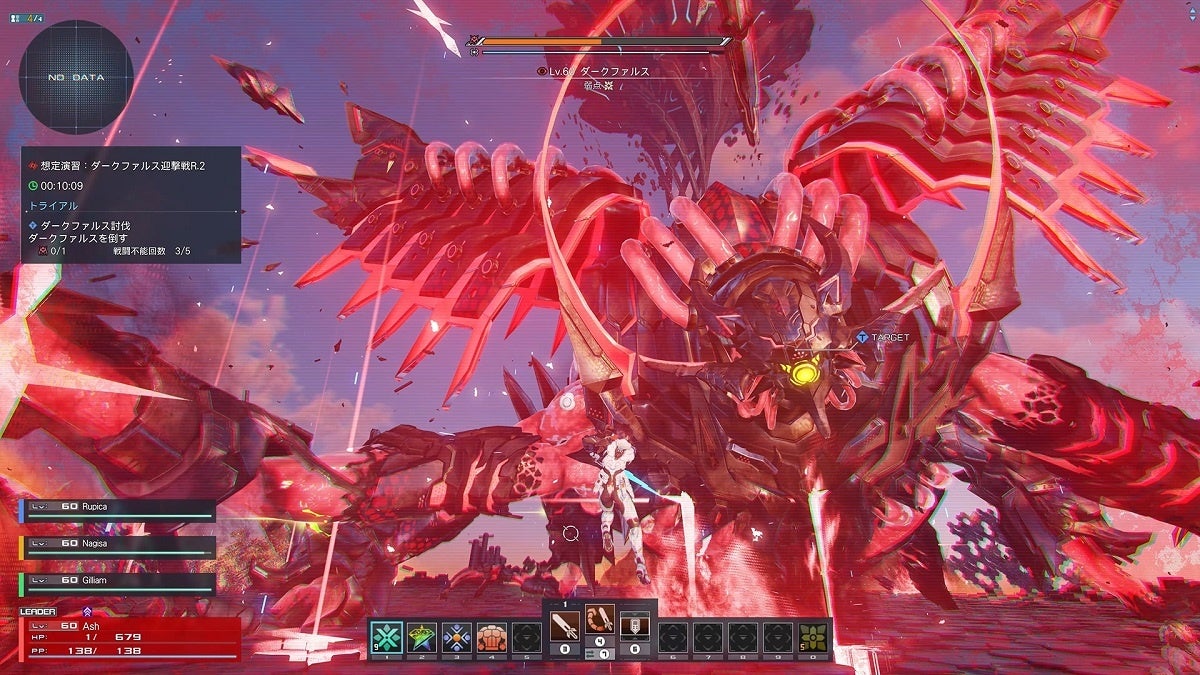
Task: Use the teal cross-shaped item in slot 1
Action: 387,636
